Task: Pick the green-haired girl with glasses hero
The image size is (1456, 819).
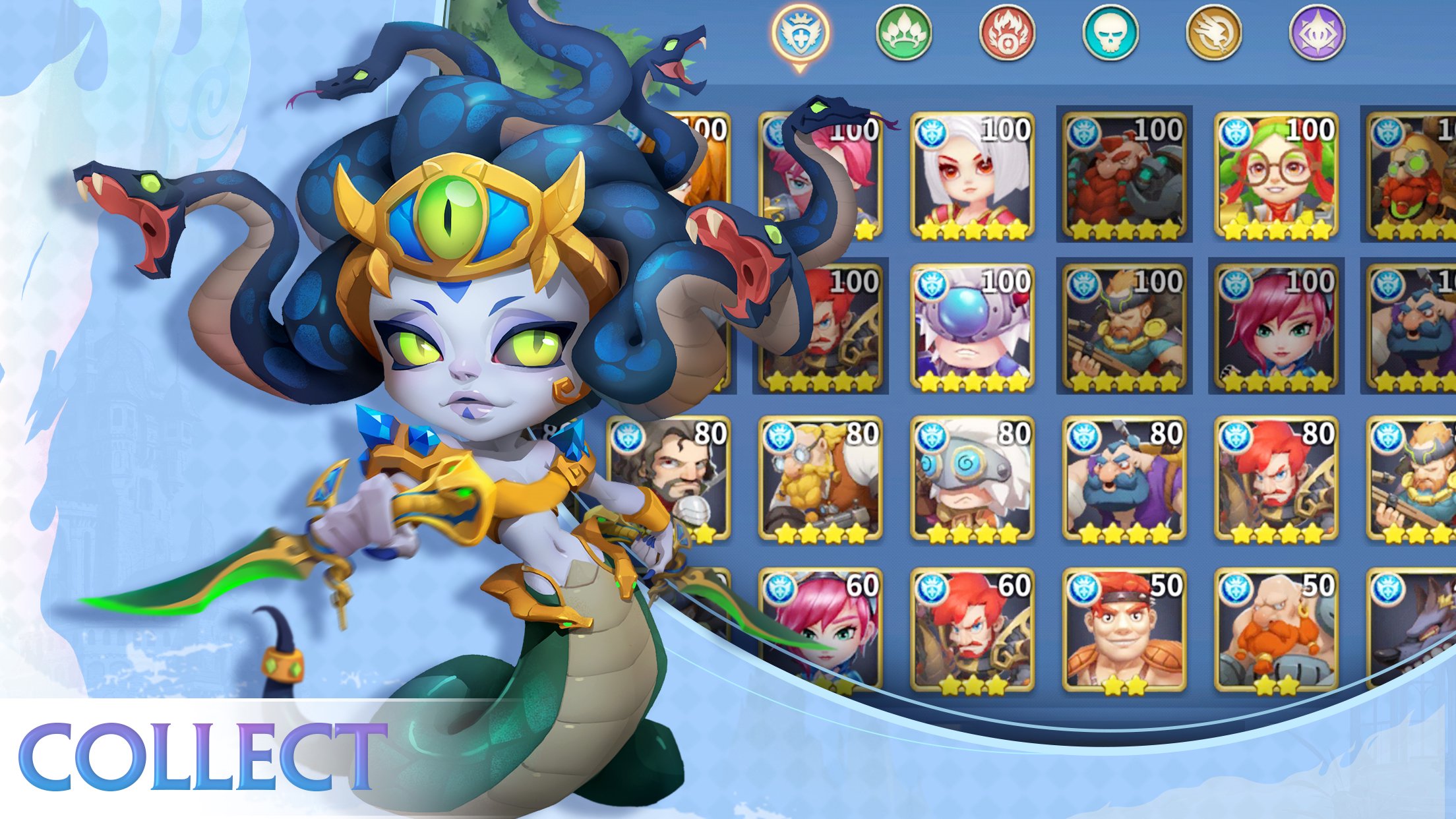Action: pos(1276,175)
